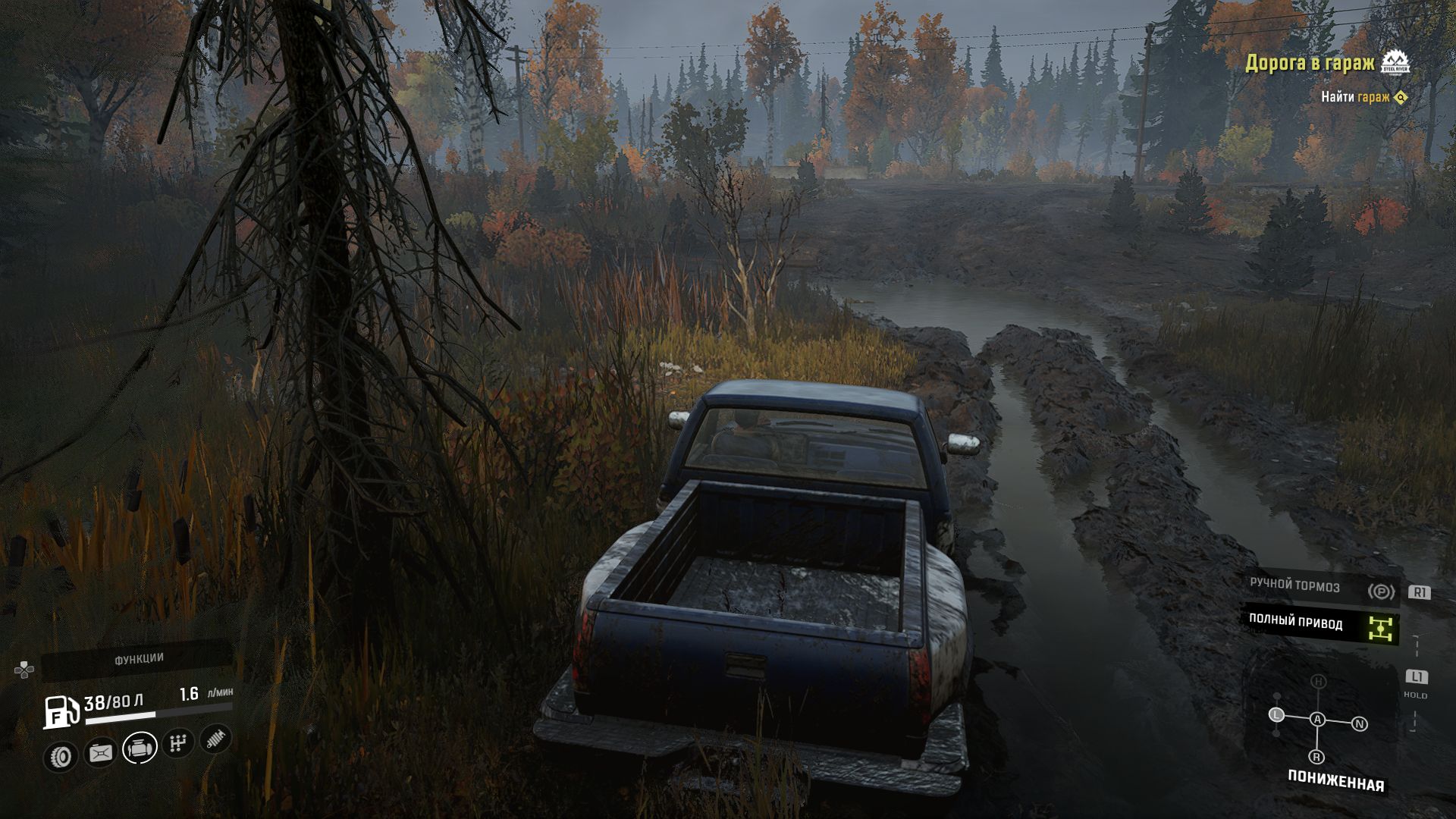Open the Дорога в гараж objective

click(x=1310, y=63)
